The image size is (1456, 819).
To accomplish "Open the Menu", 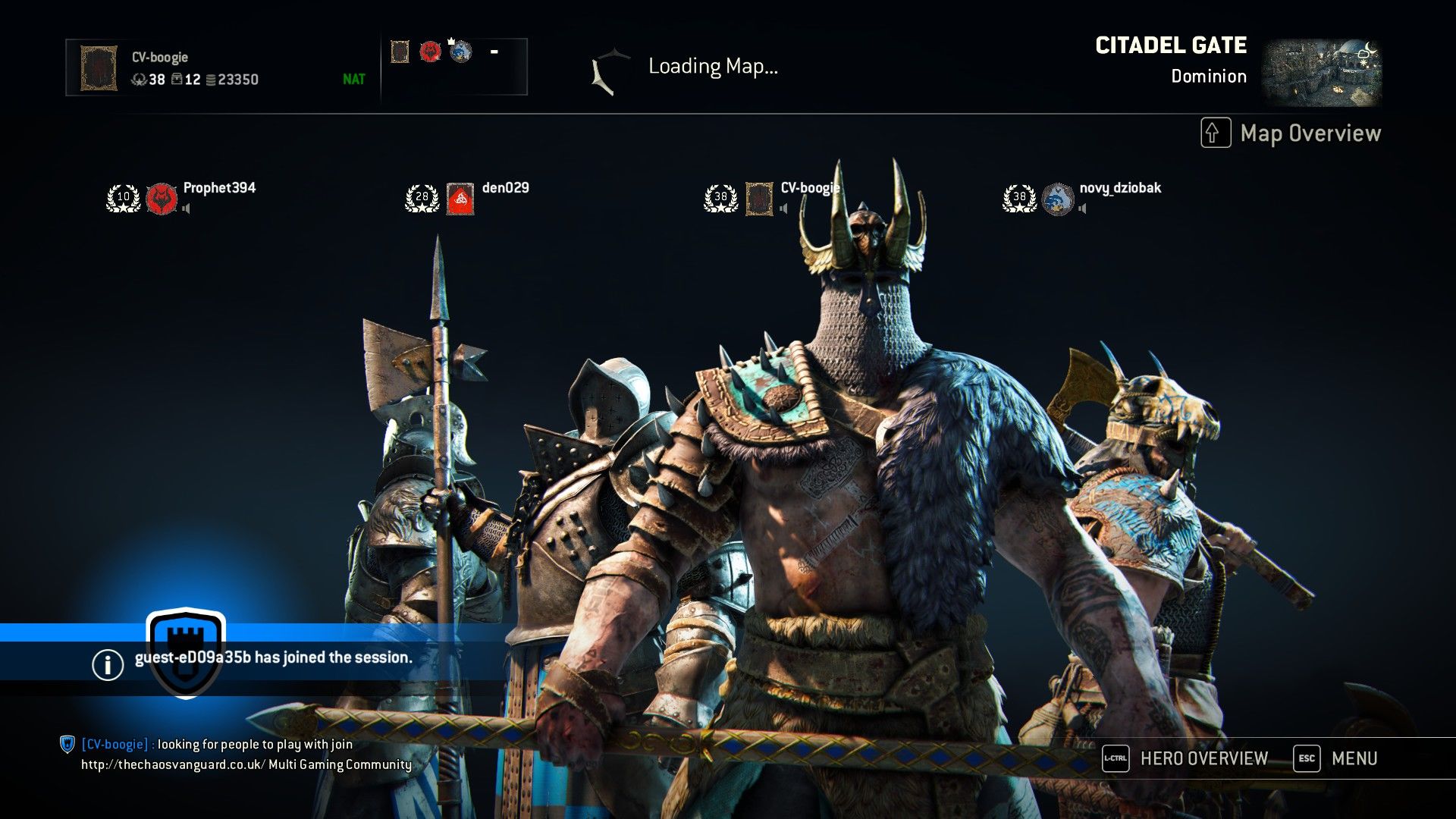I will pos(1336,758).
